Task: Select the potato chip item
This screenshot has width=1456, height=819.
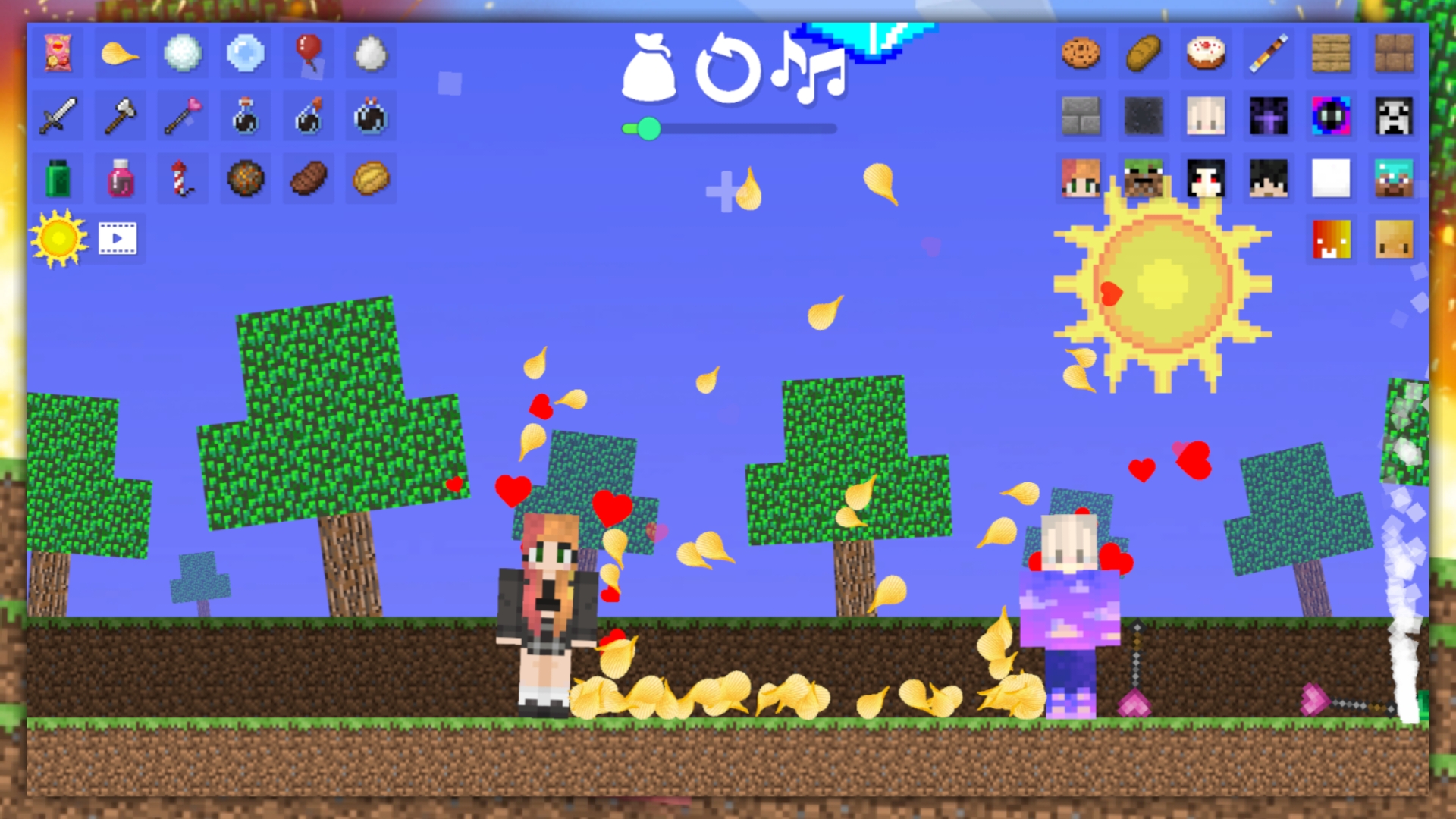Action: (119, 54)
